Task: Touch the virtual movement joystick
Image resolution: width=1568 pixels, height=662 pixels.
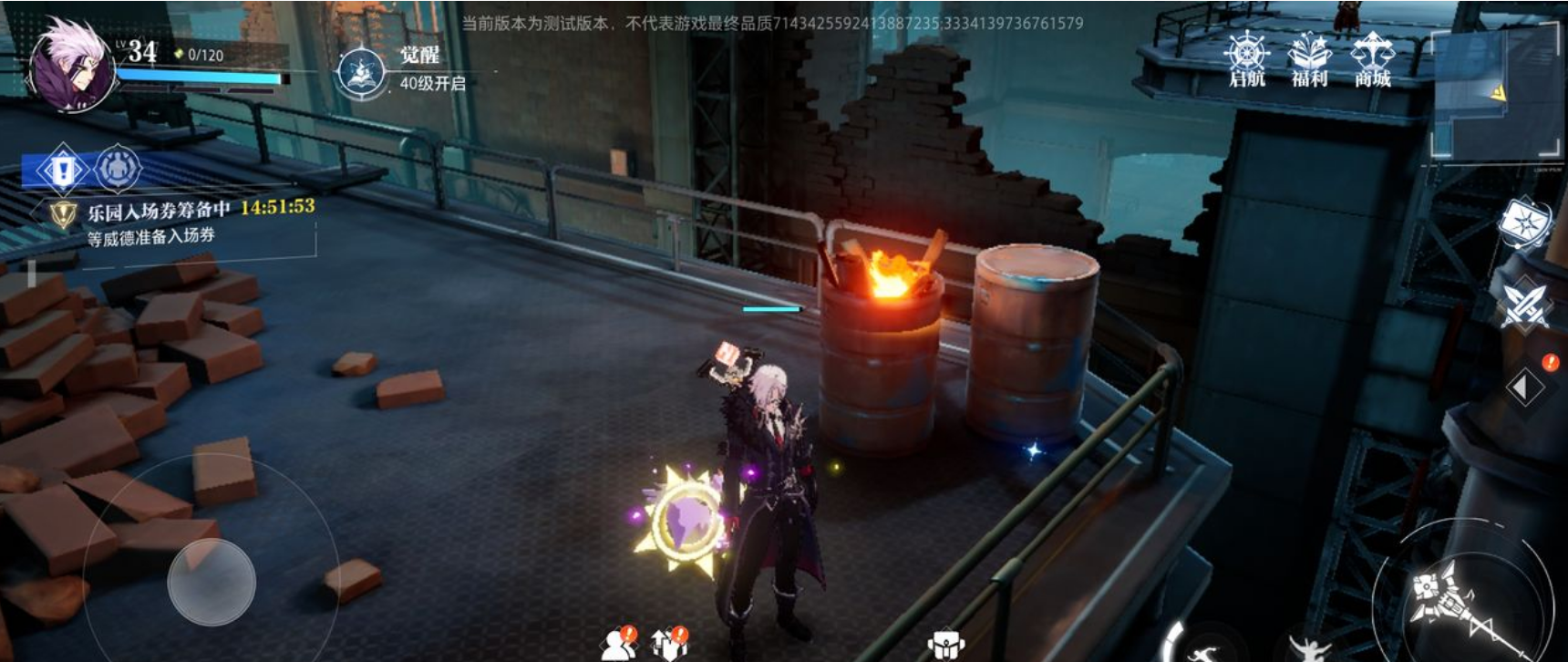Action: click(x=211, y=581)
